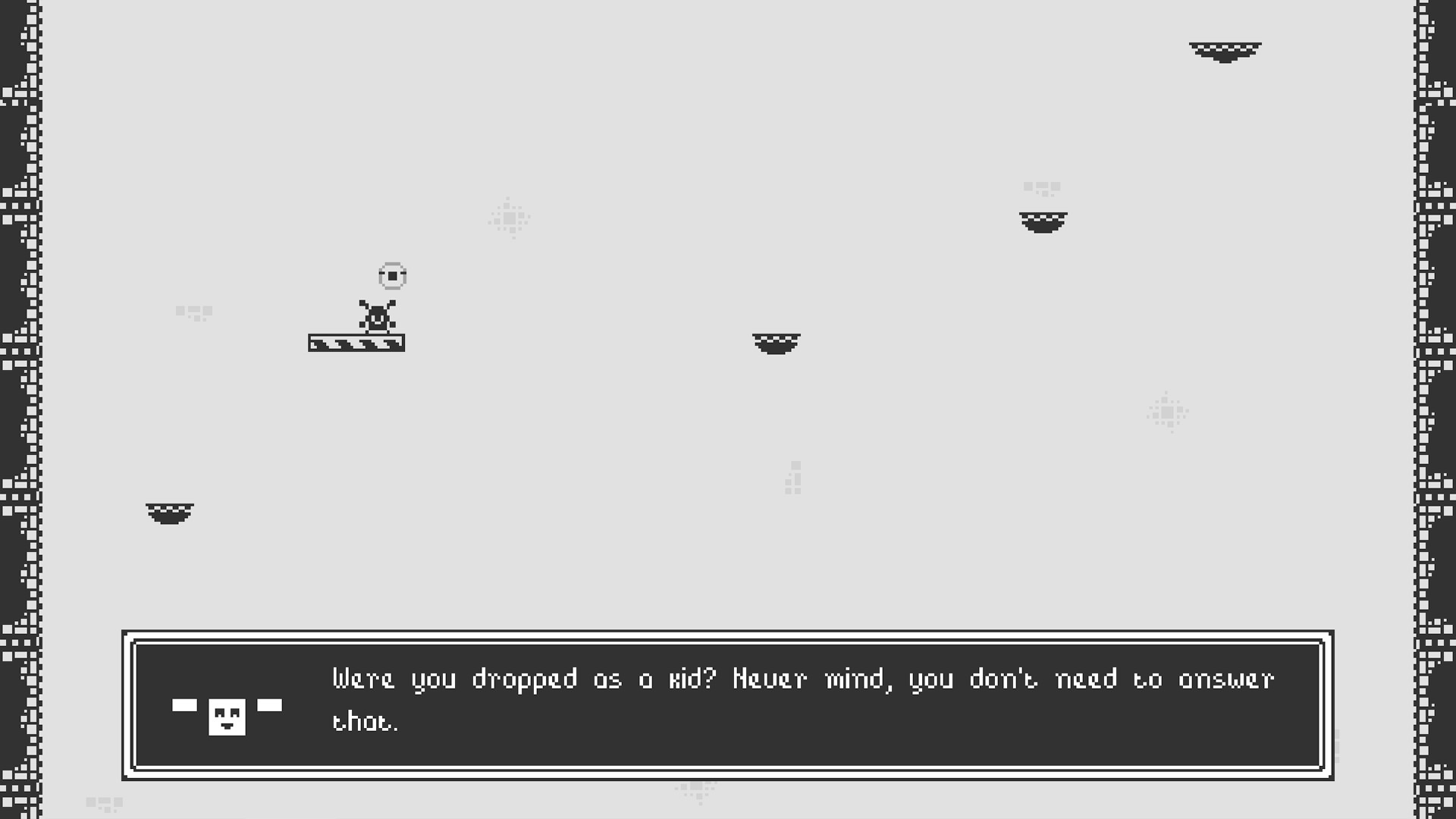Click the spinning coin above the spider

tap(392, 276)
